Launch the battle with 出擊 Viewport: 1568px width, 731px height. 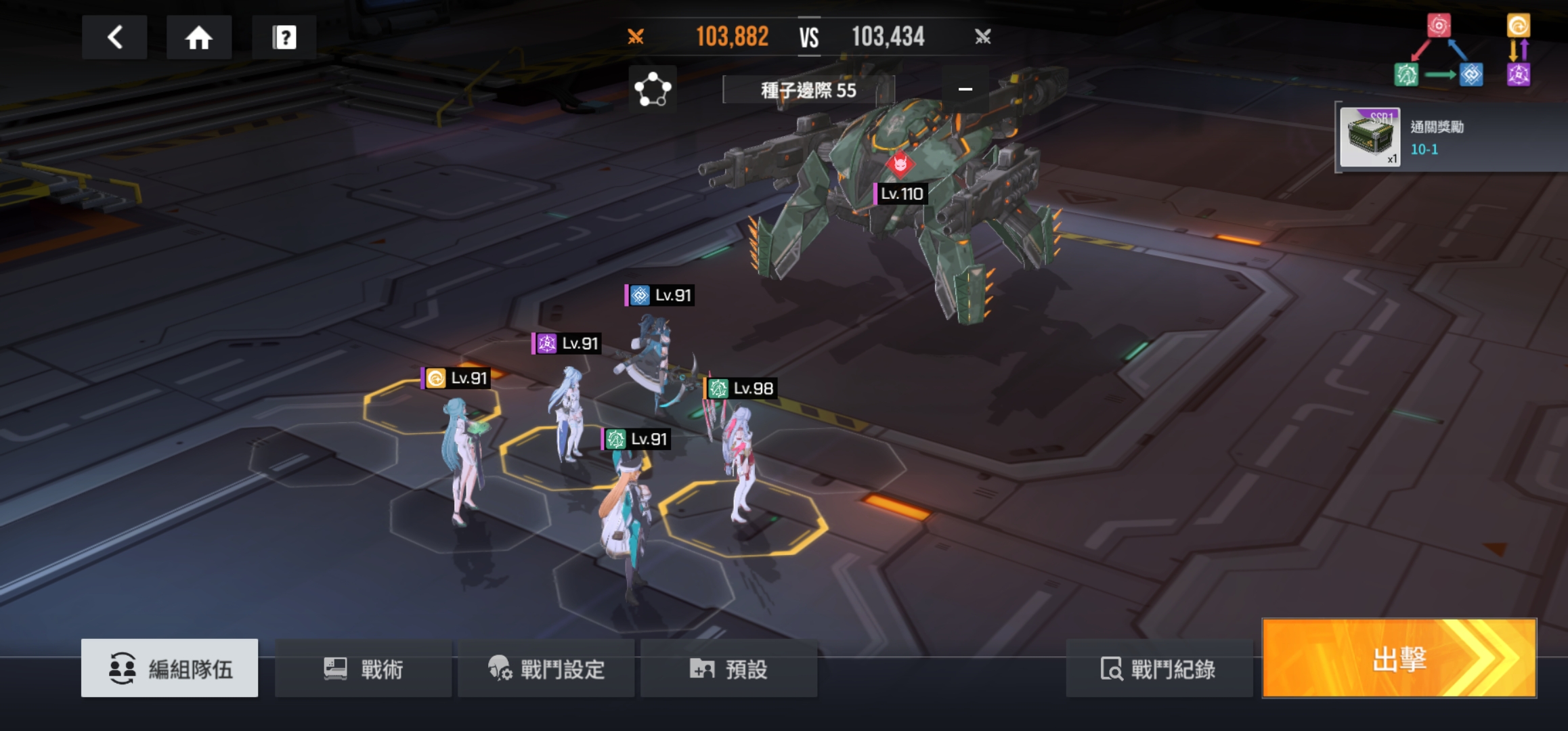[x=1399, y=658]
